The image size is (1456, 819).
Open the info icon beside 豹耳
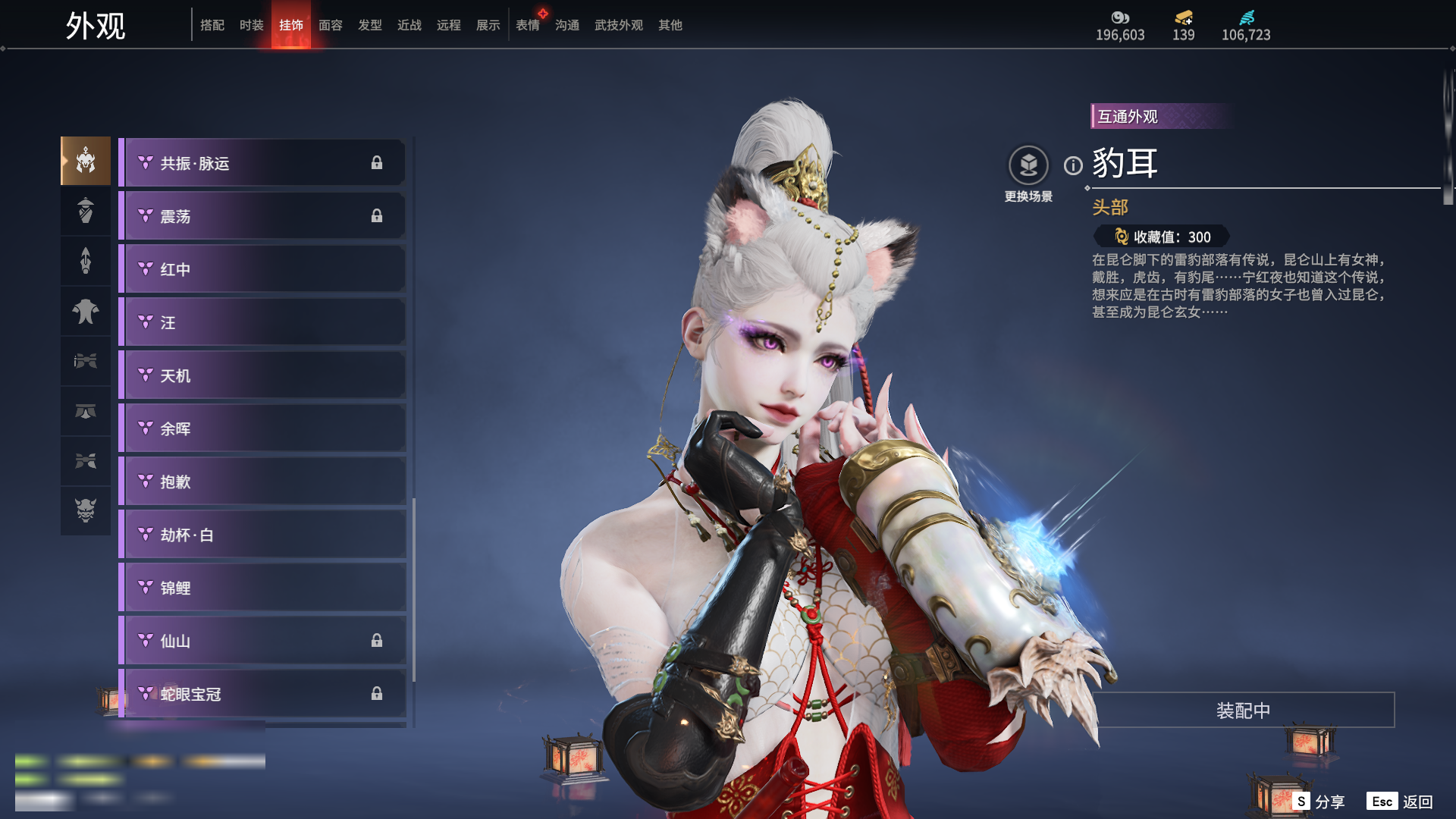pyautogui.click(x=1073, y=165)
